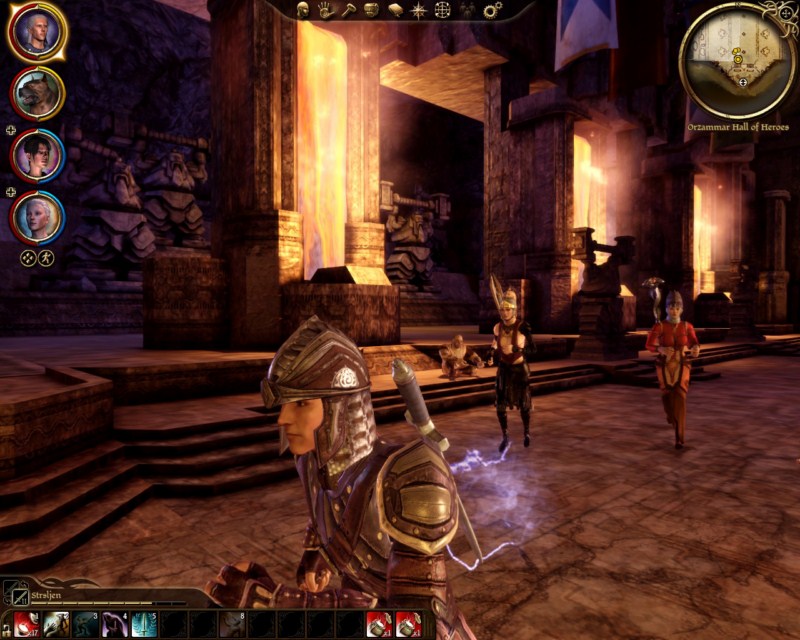Open the inventory chest icon
Image resolution: width=800 pixels, height=640 pixels.
coord(371,10)
